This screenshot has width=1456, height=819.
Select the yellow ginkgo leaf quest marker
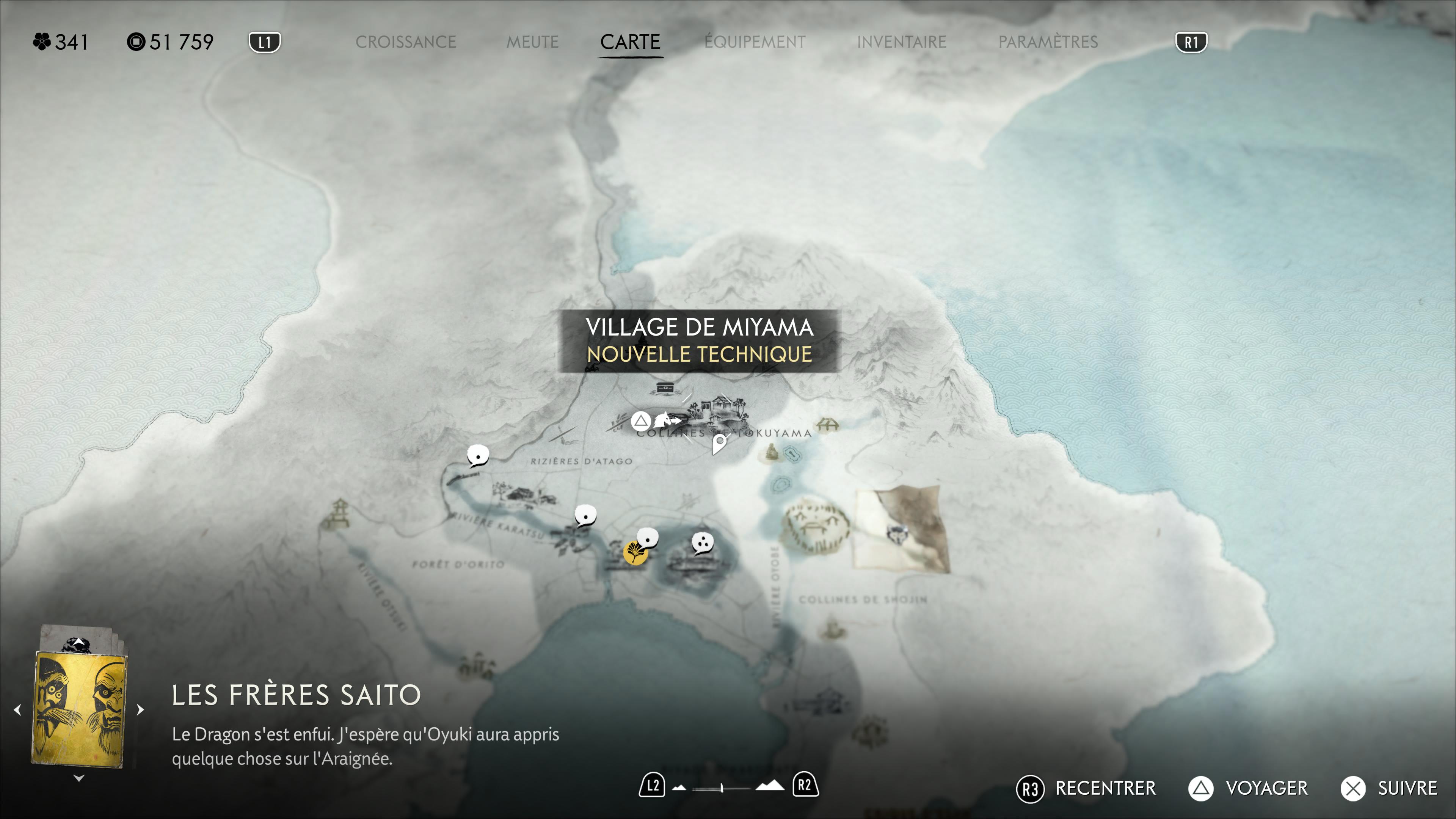(635, 553)
